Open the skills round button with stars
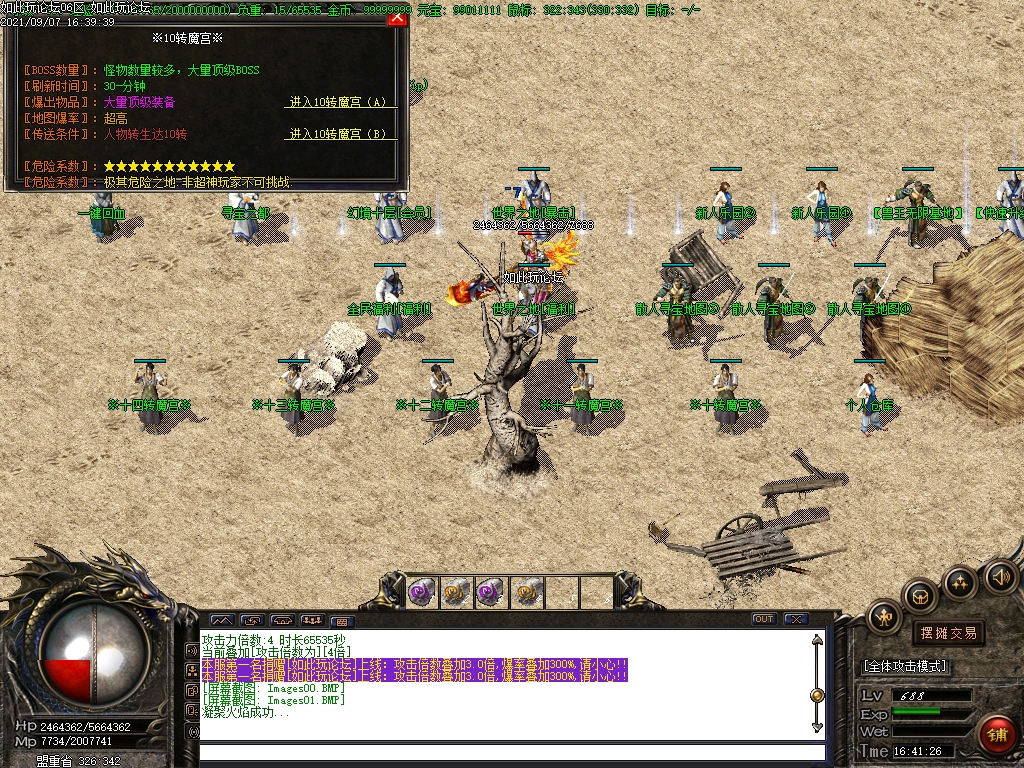 [x=960, y=581]
